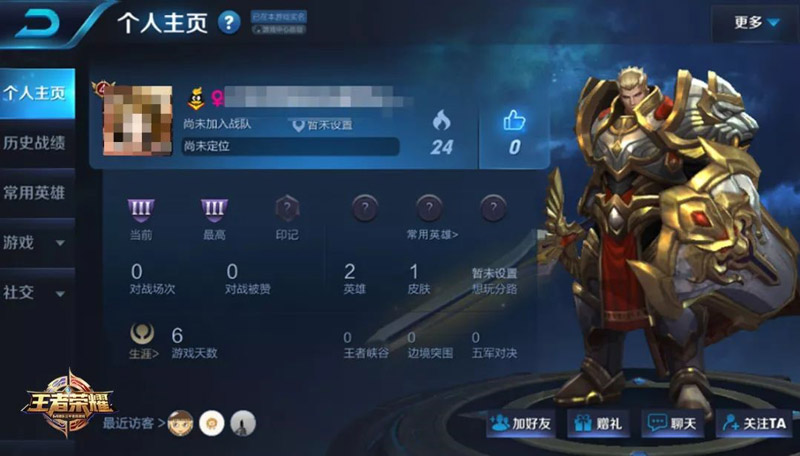Tap the flame popularity icon
The width and height of the screenshot is (800, 456).
pos(441,122)
